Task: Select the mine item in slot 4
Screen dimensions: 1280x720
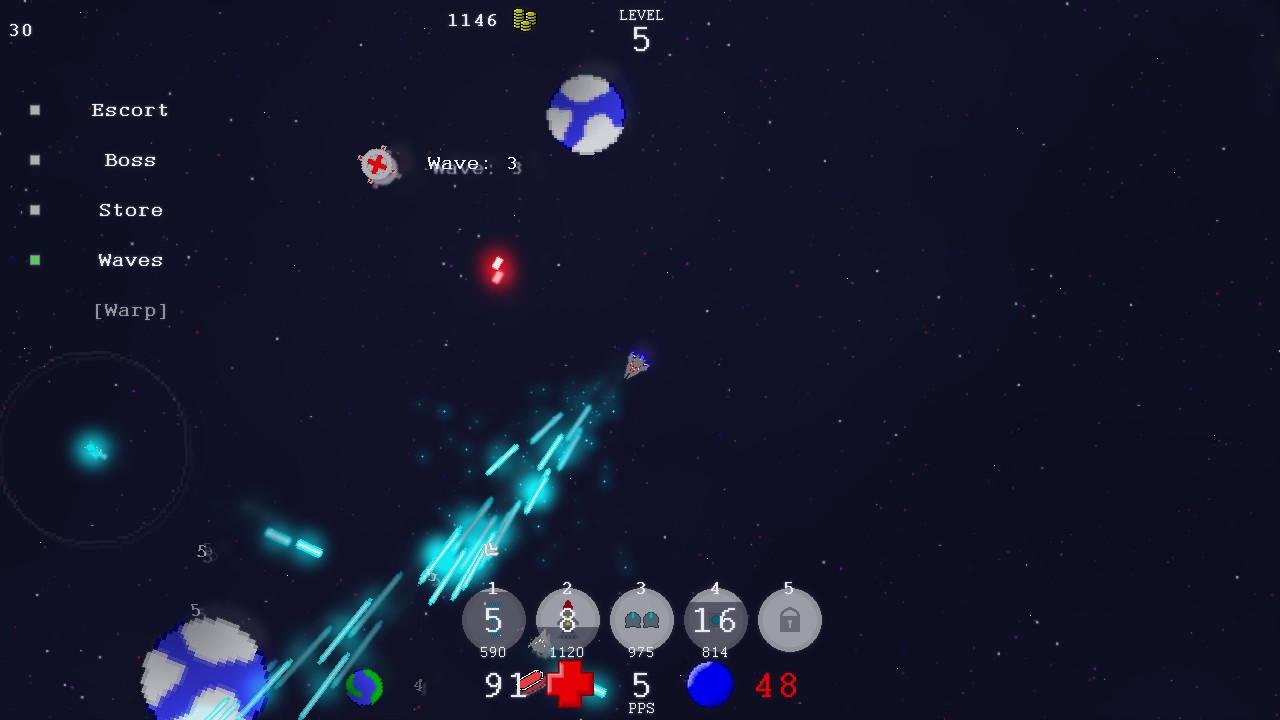Action: (715, 620)
